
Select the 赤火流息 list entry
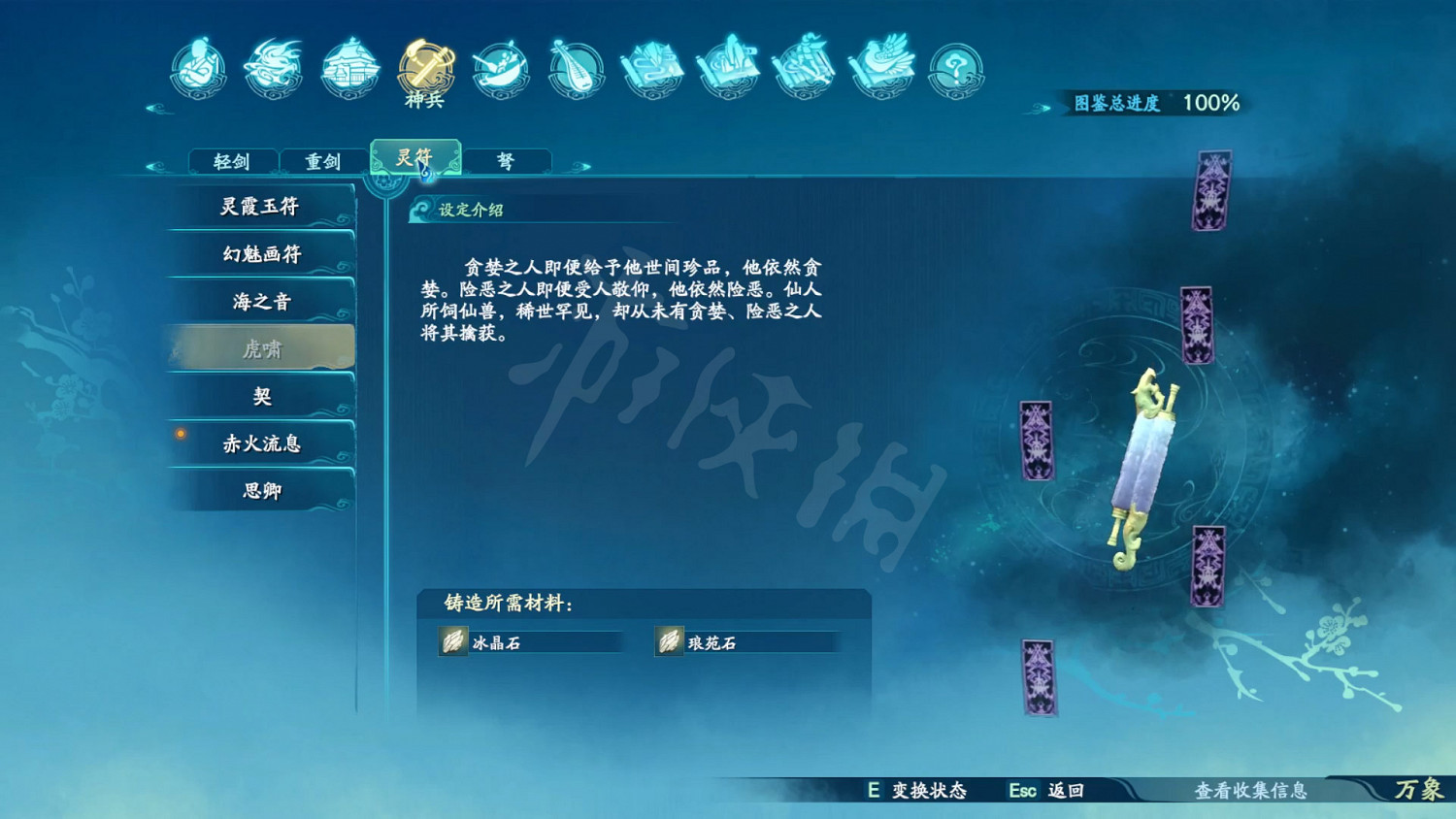coord(259,443)
